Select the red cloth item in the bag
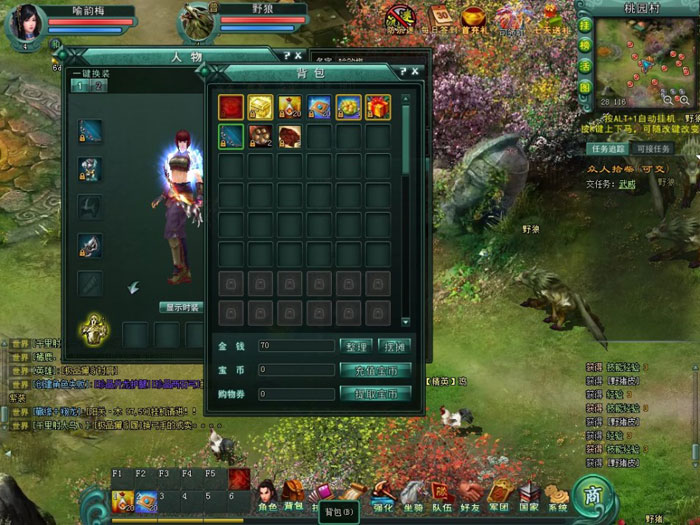The height and width of the screenshot is (525, 700). pos(231,107)
